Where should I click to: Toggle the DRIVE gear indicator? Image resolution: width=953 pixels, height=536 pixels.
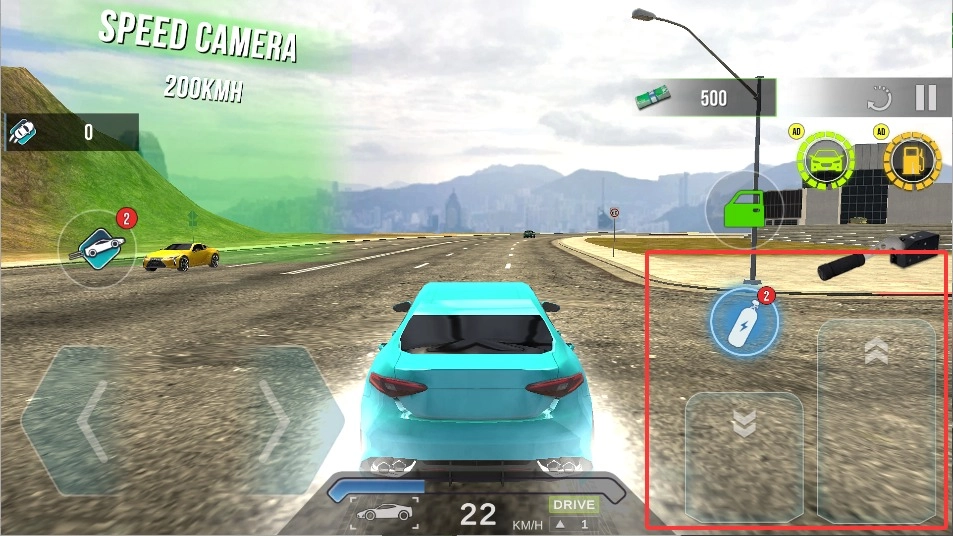pyautogui.click(x=573, y=505)
